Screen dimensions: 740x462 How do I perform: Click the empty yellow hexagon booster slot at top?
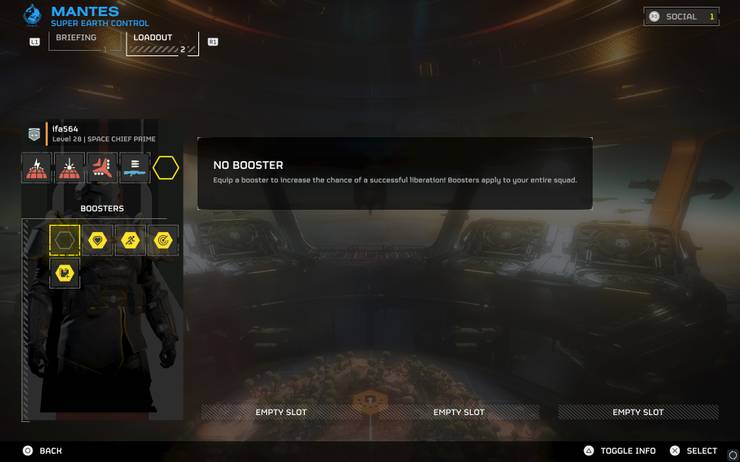[x=166, y=167]
